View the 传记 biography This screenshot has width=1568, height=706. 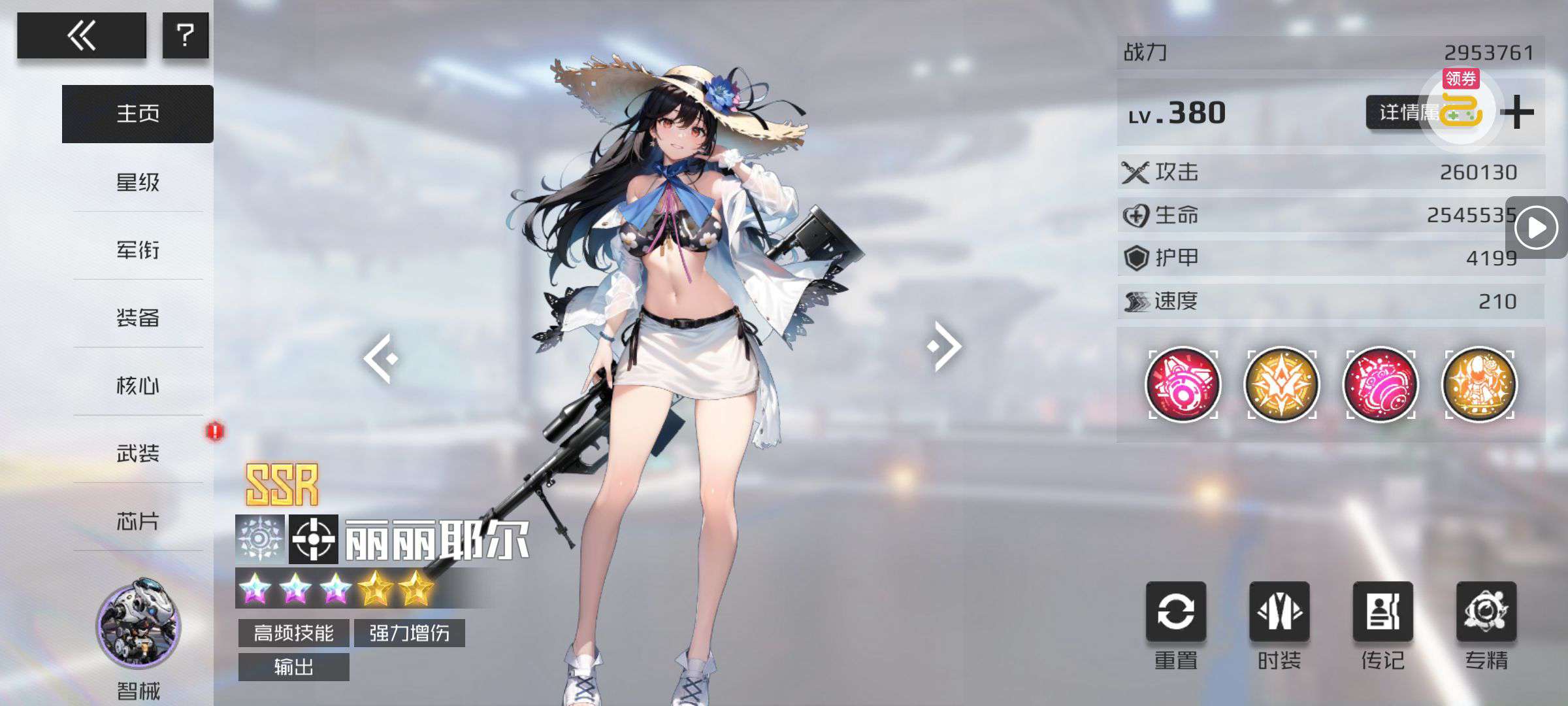coord(1382,613)
